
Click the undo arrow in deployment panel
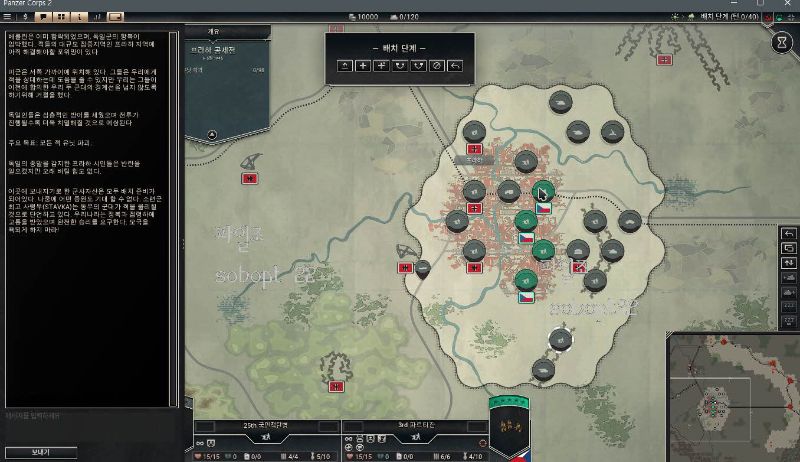click(x=456, y=65)
